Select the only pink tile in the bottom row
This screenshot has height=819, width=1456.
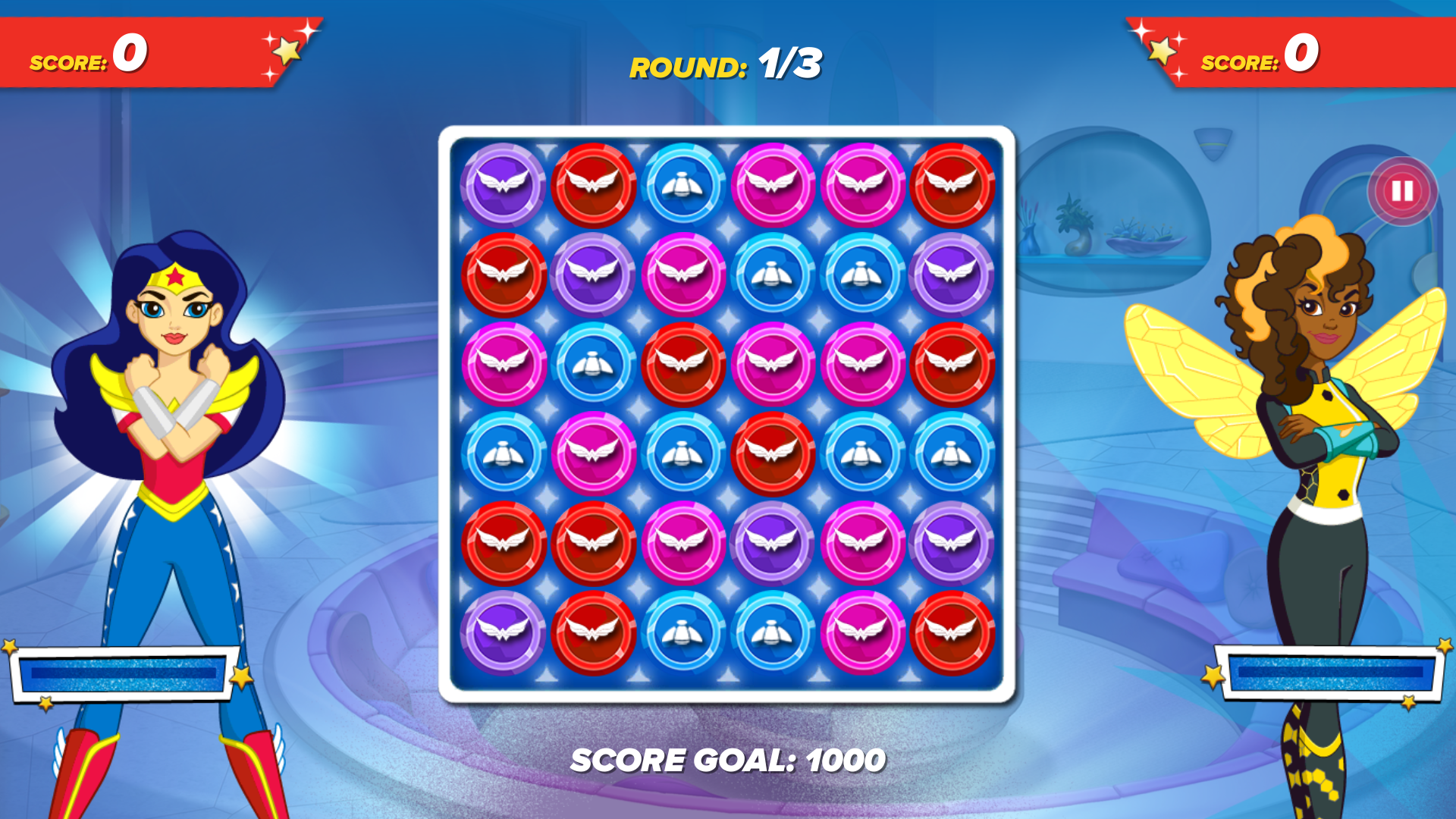[862, 632]
